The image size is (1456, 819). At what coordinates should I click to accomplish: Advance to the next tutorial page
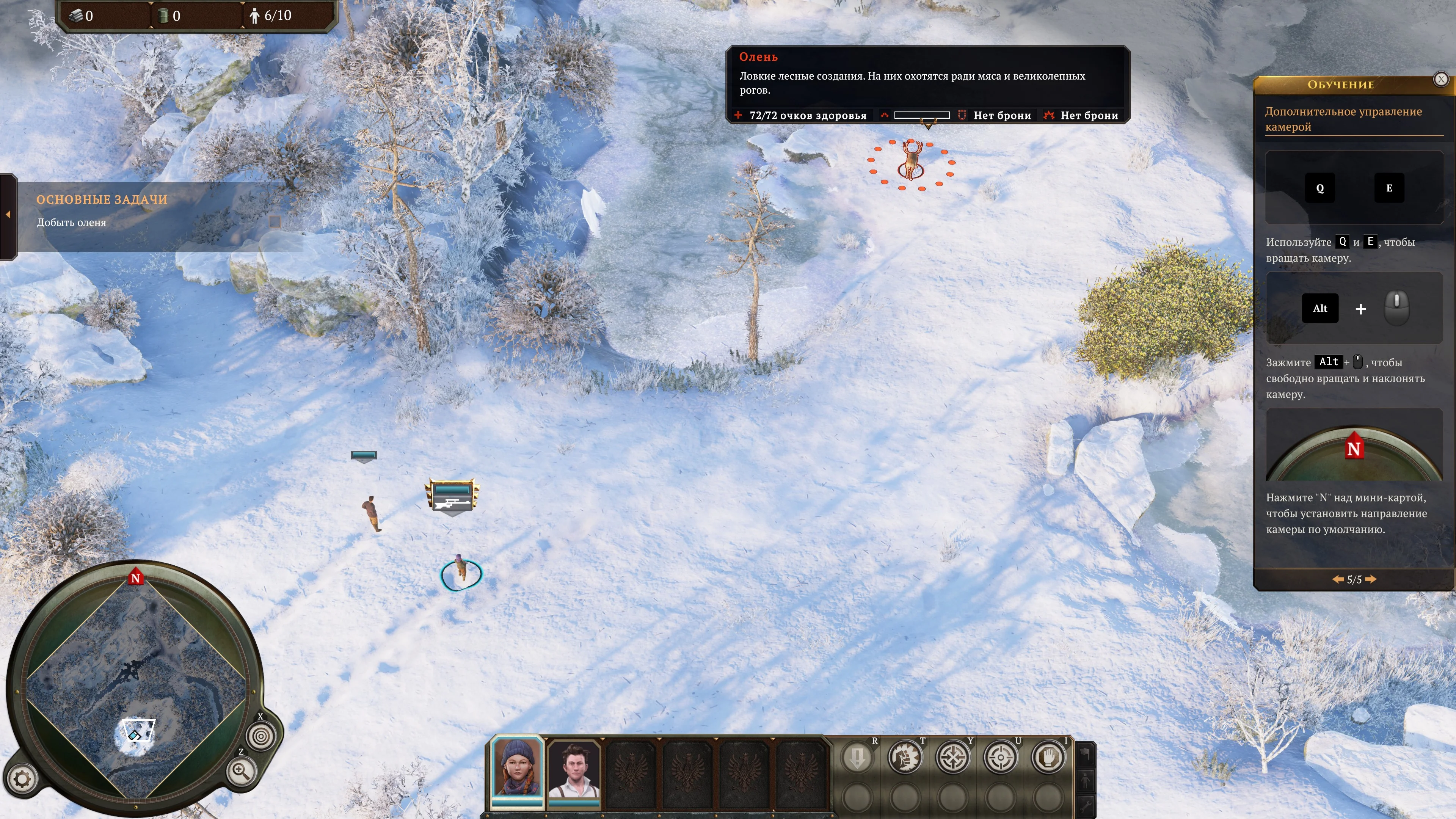point(1371,579)
